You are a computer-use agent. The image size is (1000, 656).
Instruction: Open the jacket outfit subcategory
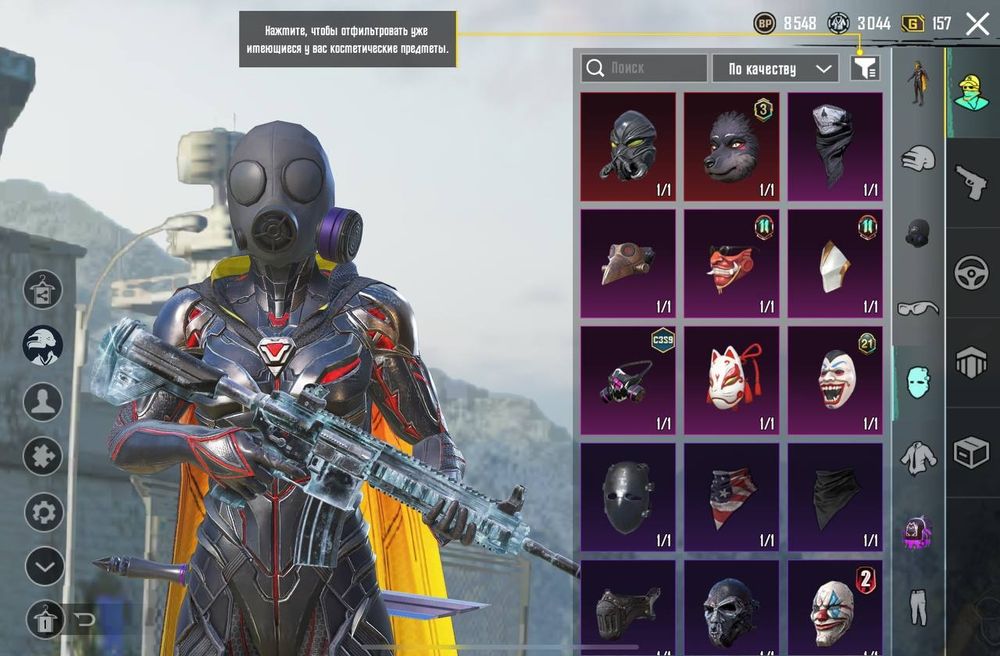917,457
